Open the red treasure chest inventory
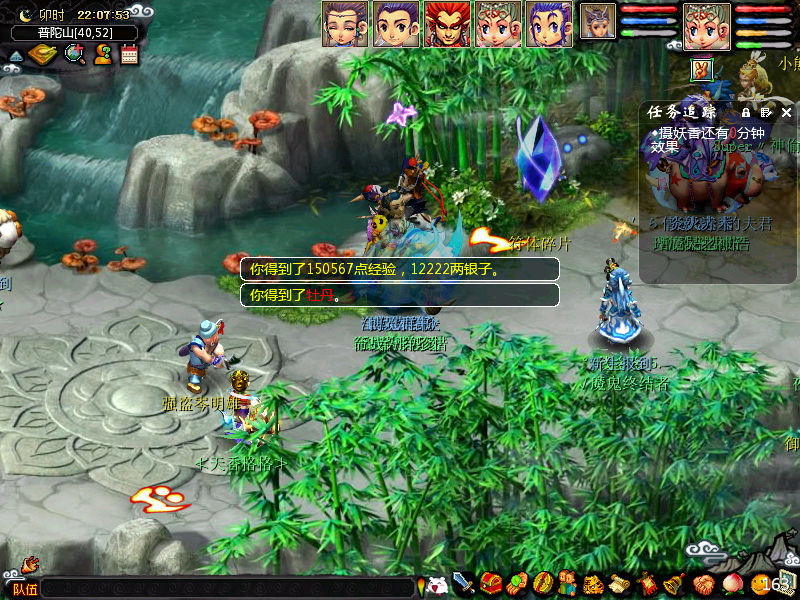Screen dimensions: 800x600 [x=490, y=583]
